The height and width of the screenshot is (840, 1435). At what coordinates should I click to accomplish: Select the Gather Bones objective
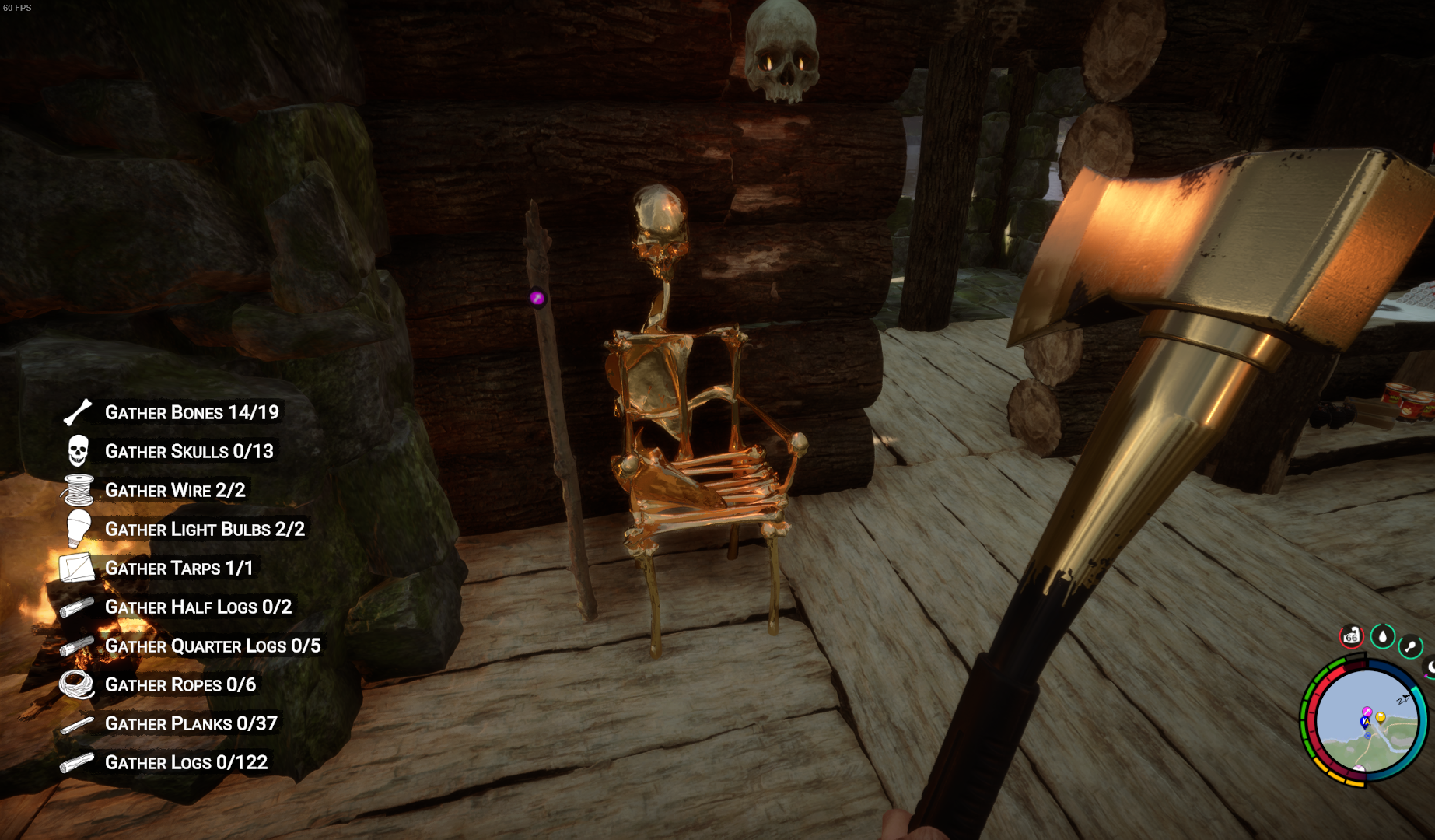click(x=191, y=412)
